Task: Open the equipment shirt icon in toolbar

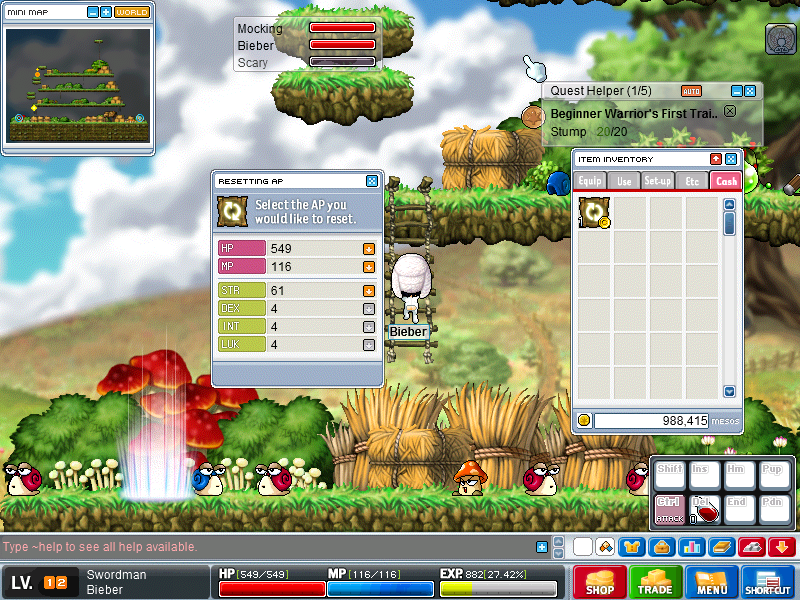Action: point(631,547)
